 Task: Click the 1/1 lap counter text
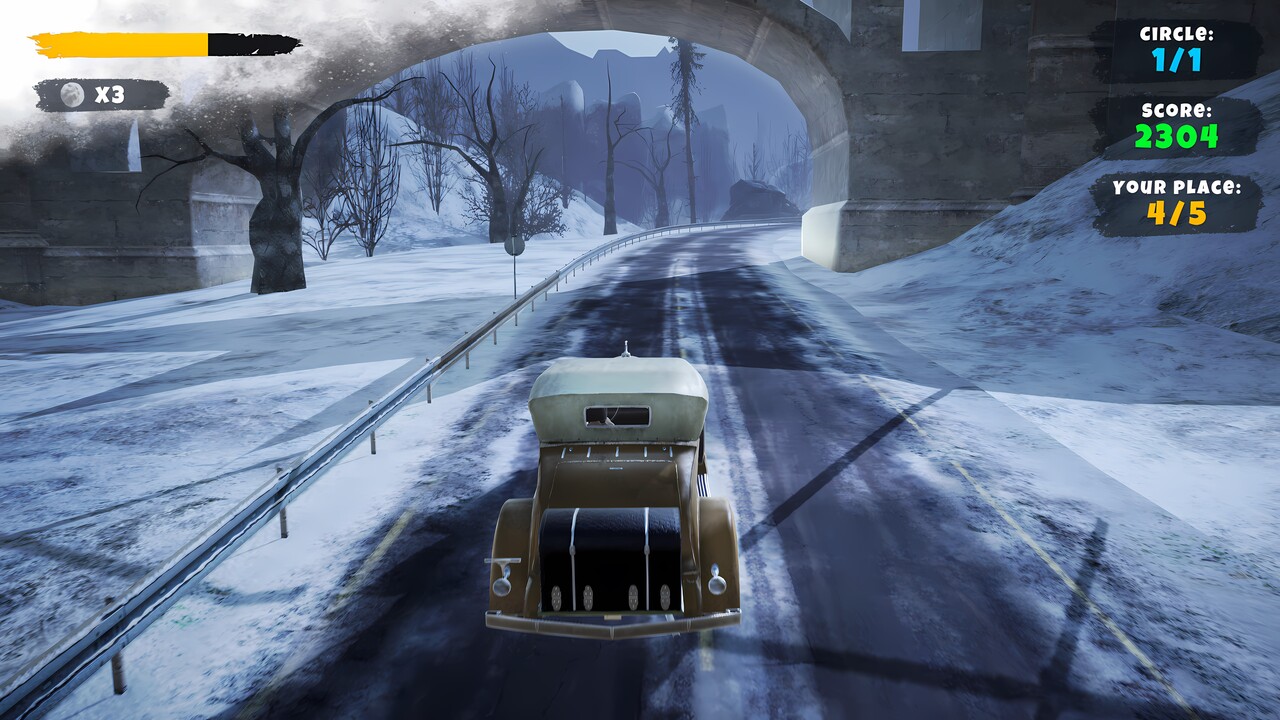click(1177, 62)
